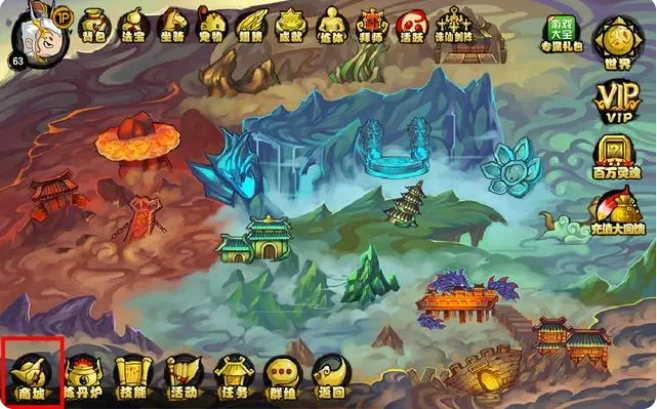This screenshot has height=409, width=657.
Task: Open the 修炼 cultivation menu
Action: 330,24
